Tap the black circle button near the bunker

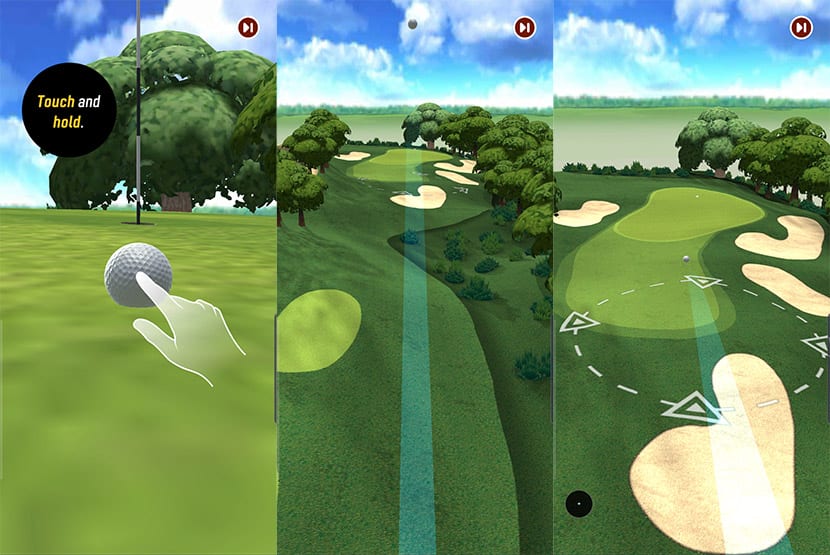pos(578,503)
